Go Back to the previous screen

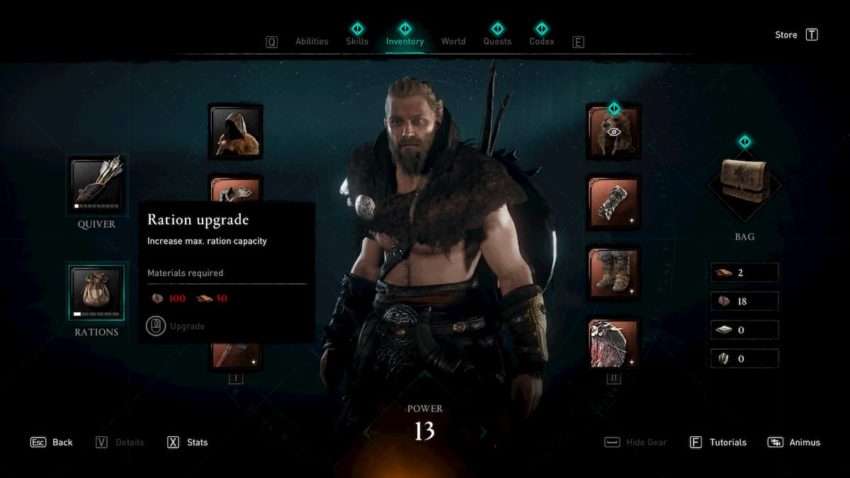(x=51, y=442)
